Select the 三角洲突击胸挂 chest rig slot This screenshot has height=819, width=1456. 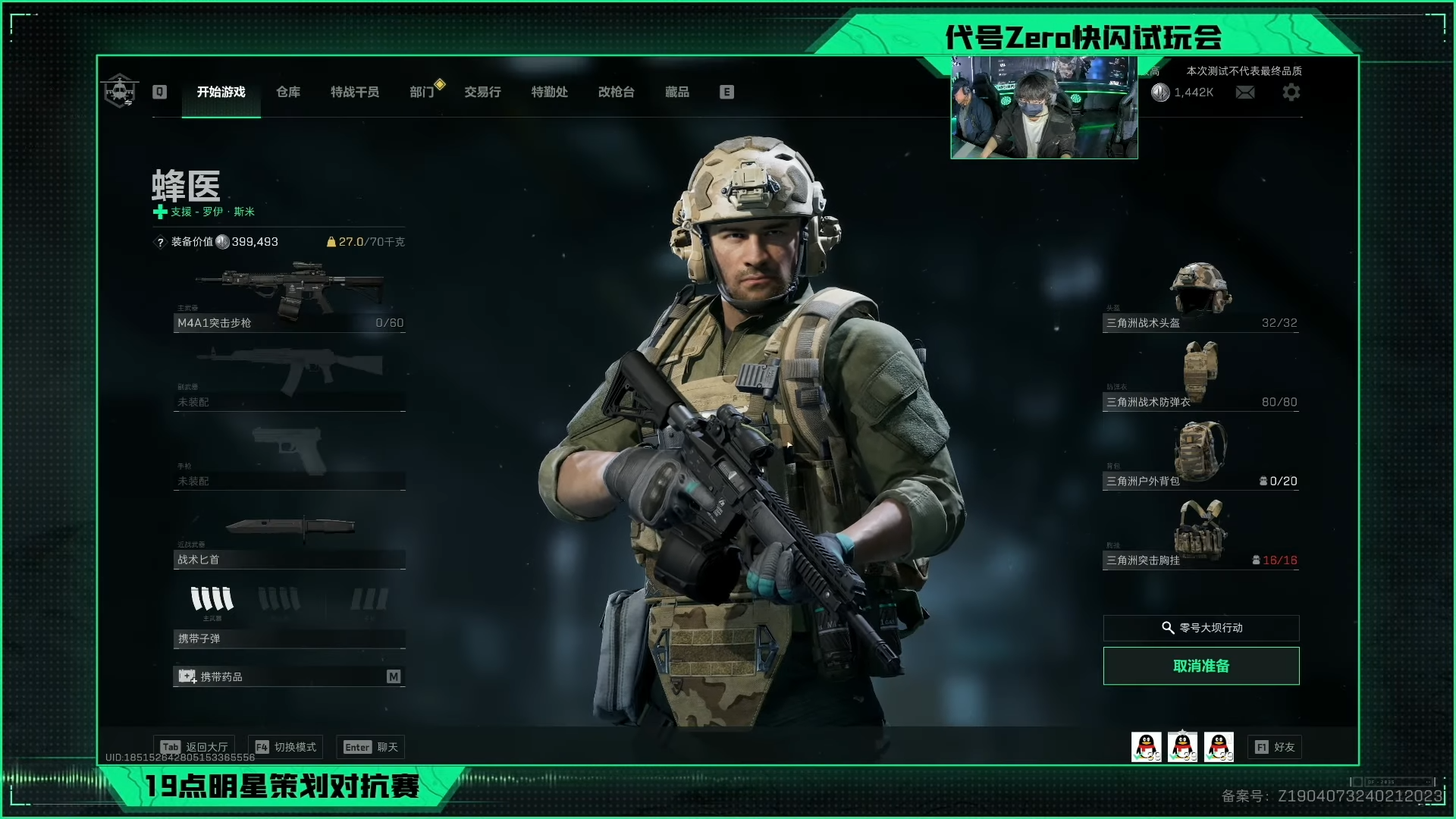tap(1200, 535)
